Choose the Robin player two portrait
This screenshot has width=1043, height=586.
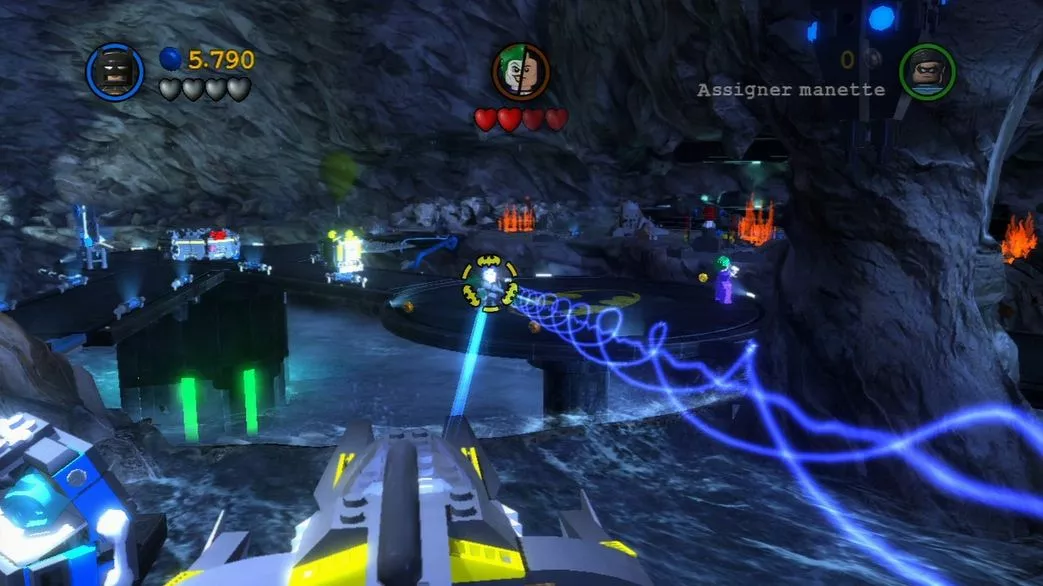coord(927,71)
